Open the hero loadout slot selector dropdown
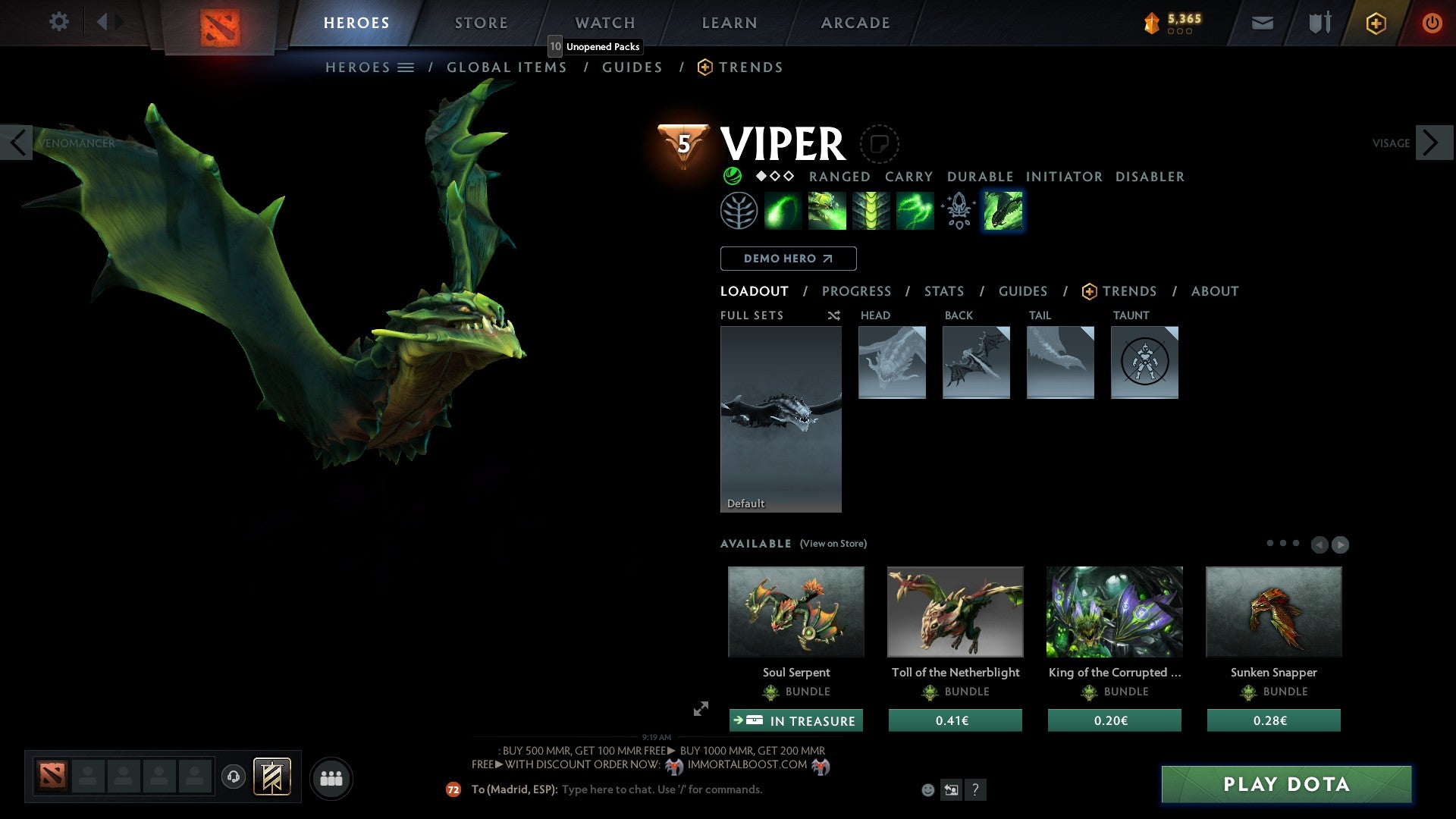1456x819 pixels. [407, 67]
